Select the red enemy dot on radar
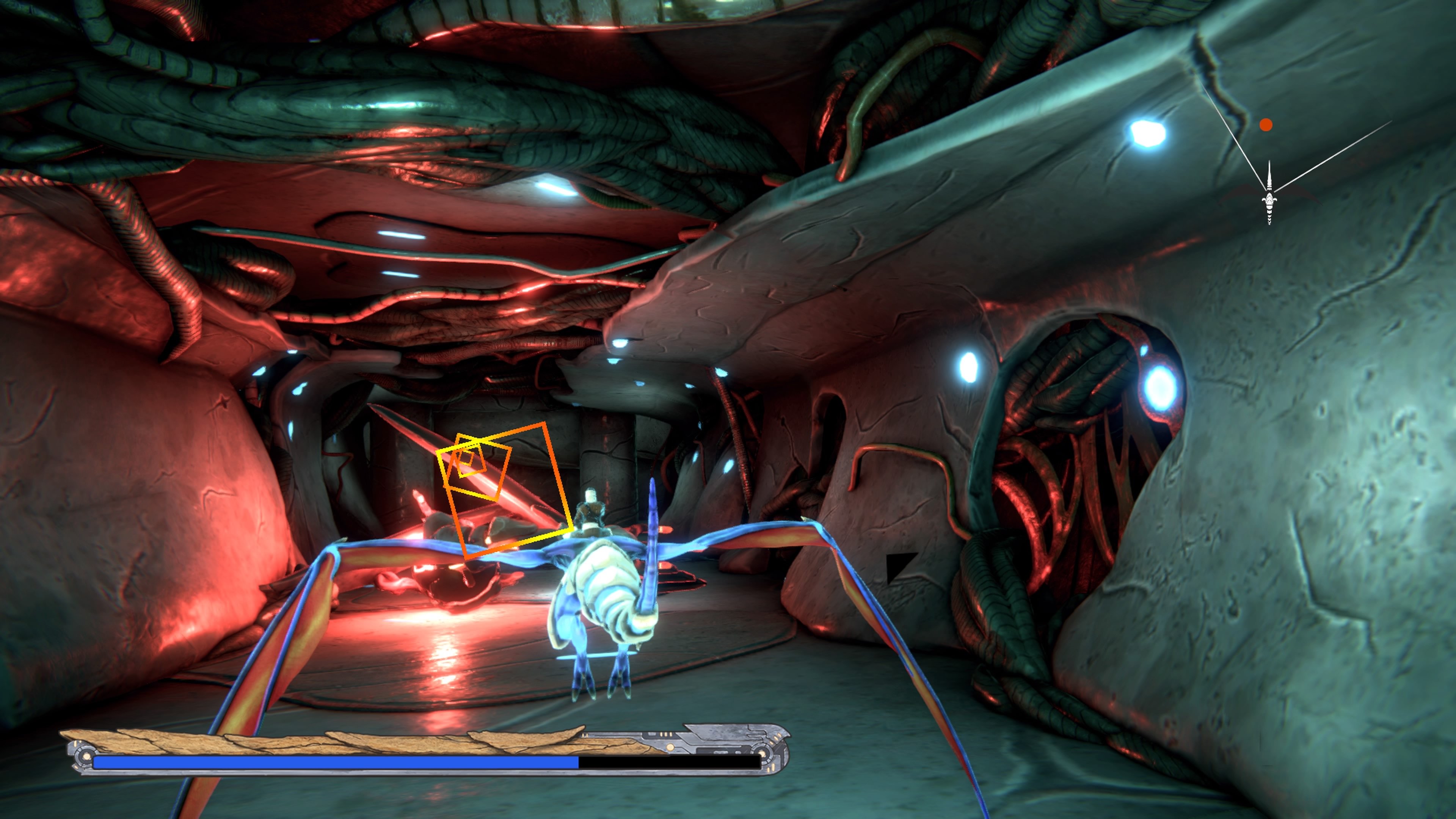1456x819 pixels. click(x=1266, y=125)
